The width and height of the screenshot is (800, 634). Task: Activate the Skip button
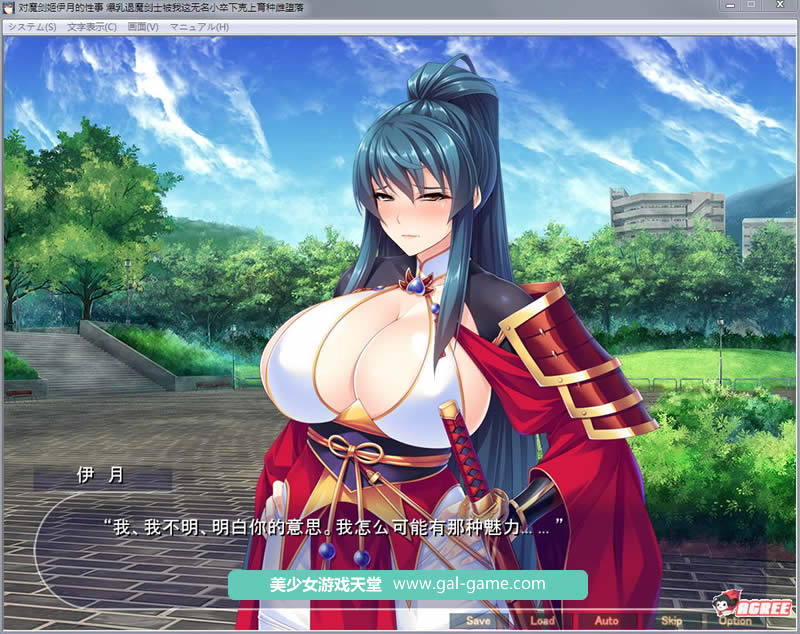[x=671, y=621]
